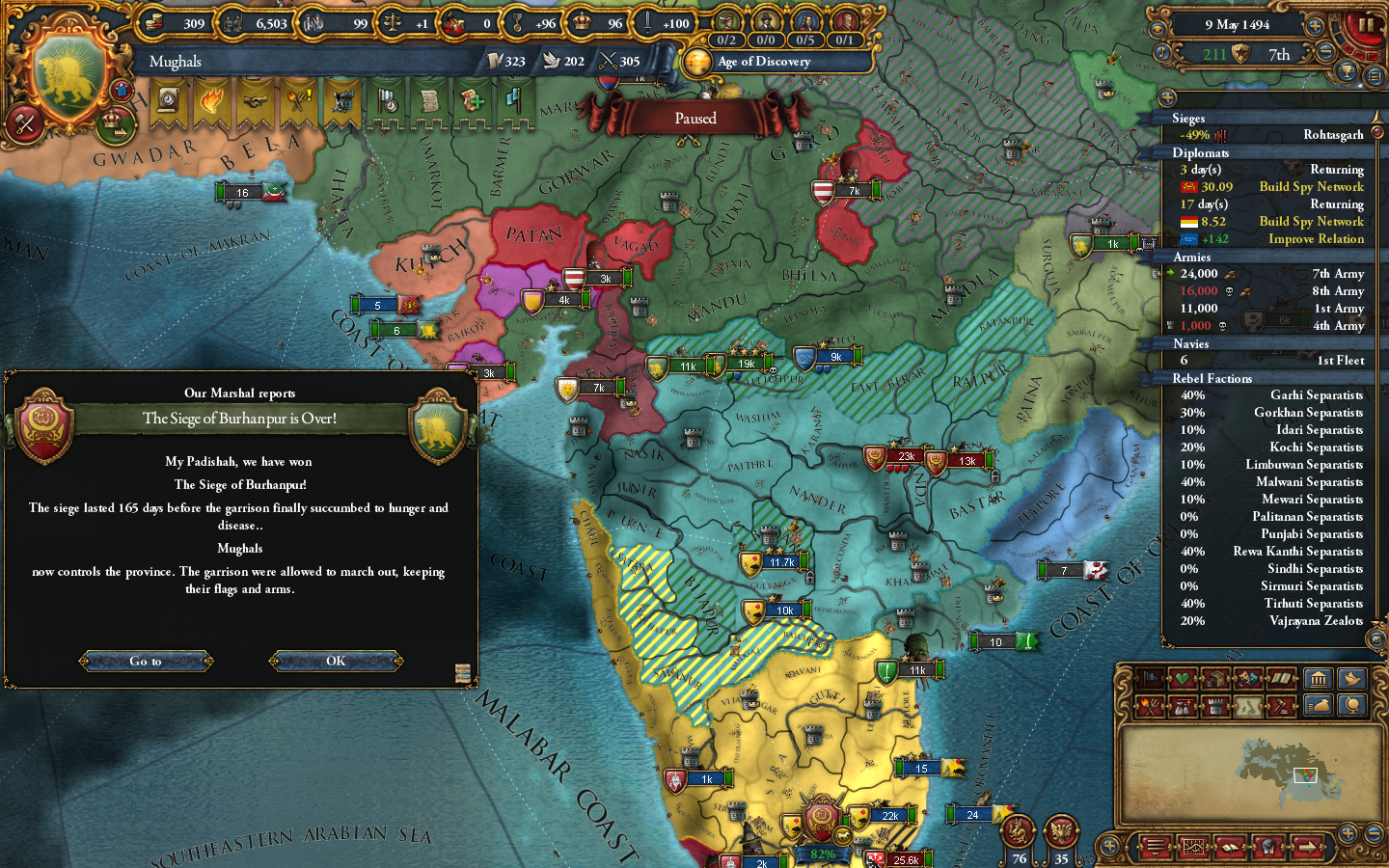Collapse the Rebel Factions section

(x=1212, y=378)
